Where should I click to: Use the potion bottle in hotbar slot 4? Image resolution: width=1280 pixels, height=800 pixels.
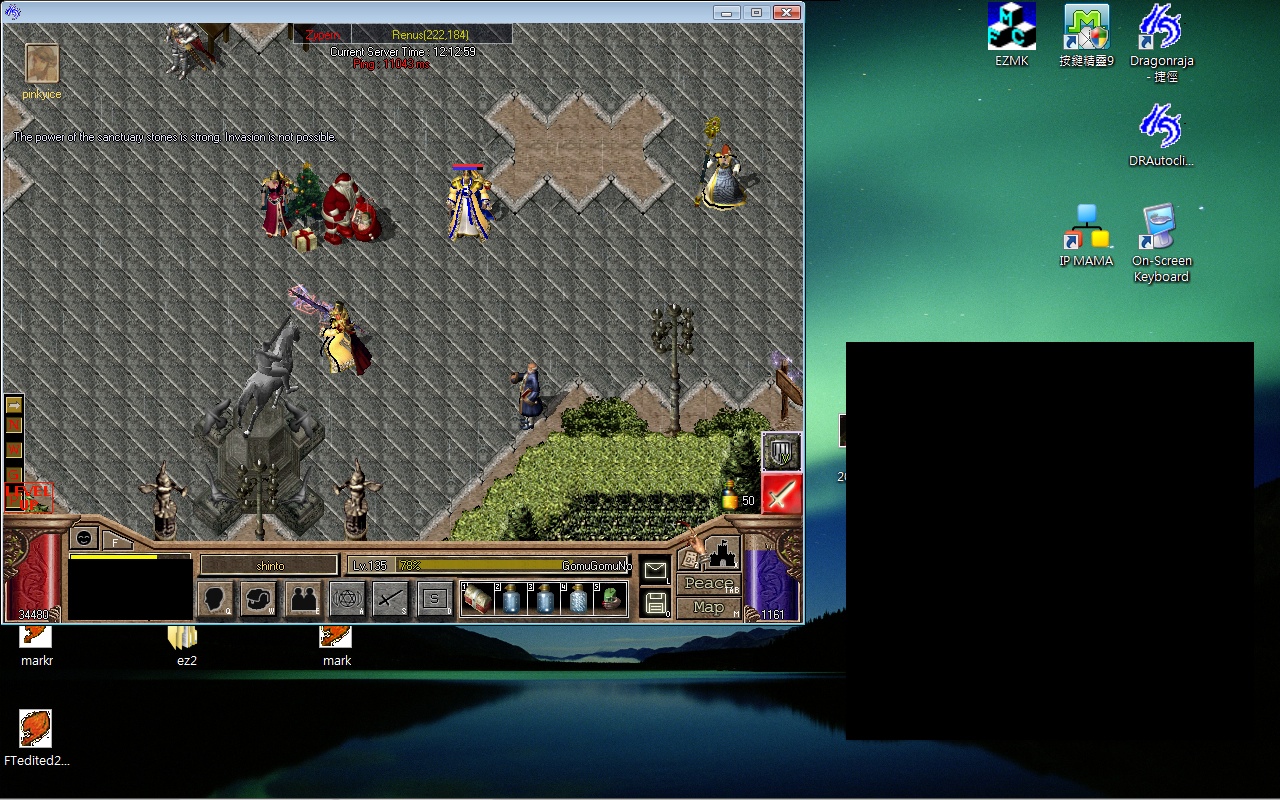pos(577,599)
